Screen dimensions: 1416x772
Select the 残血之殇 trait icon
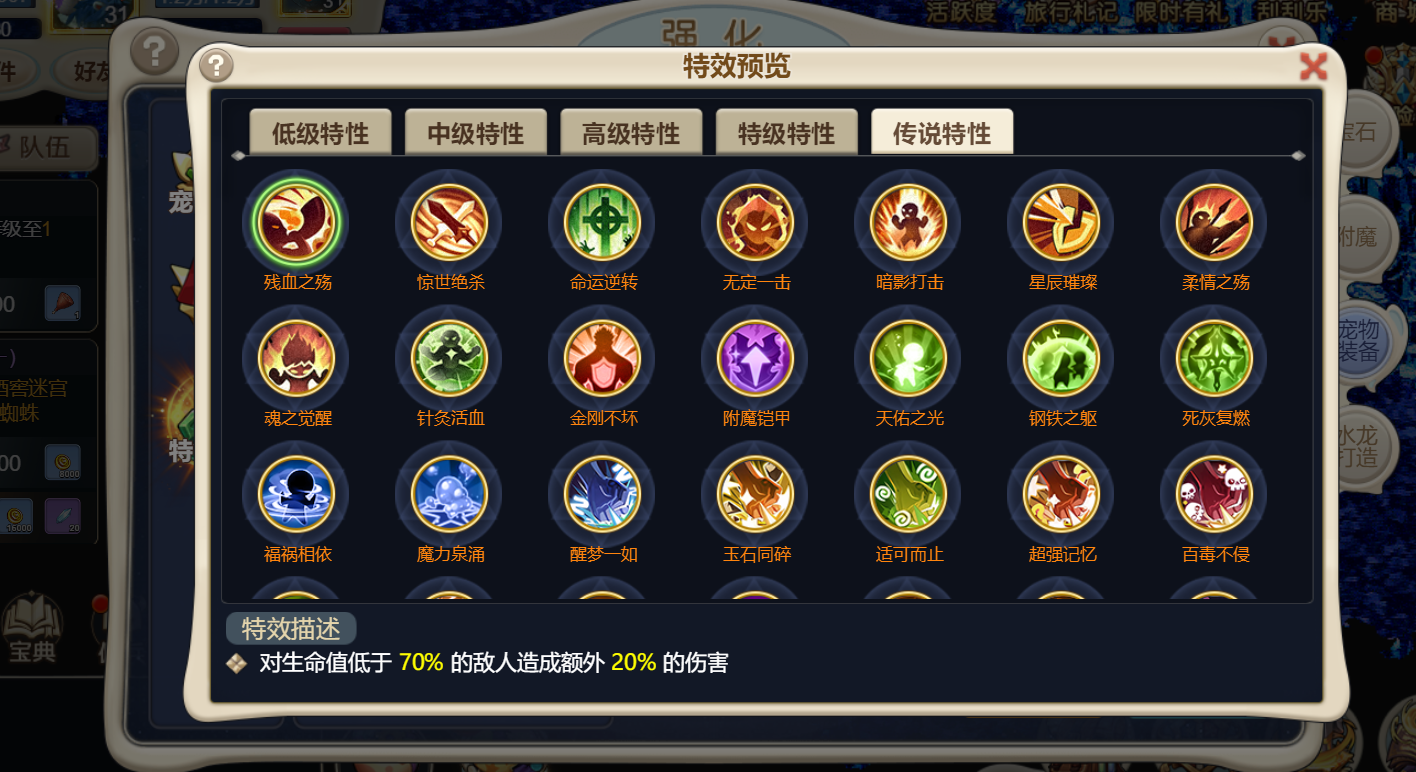tap(297, 223)
